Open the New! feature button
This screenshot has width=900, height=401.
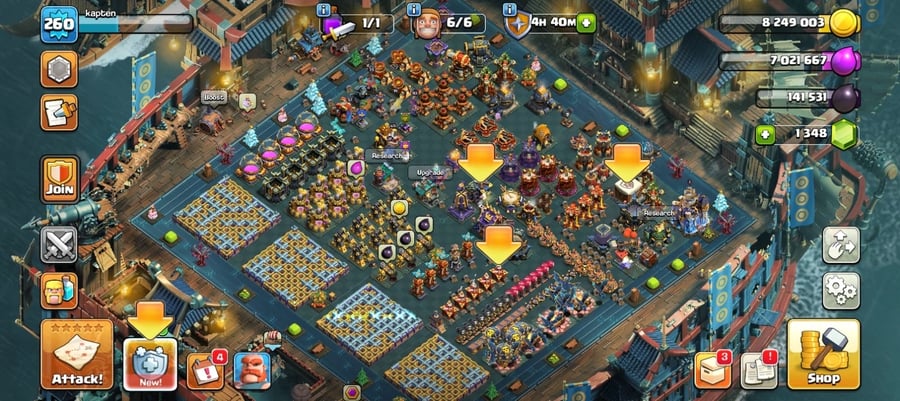pyautogui.click(x=151, y=364)
